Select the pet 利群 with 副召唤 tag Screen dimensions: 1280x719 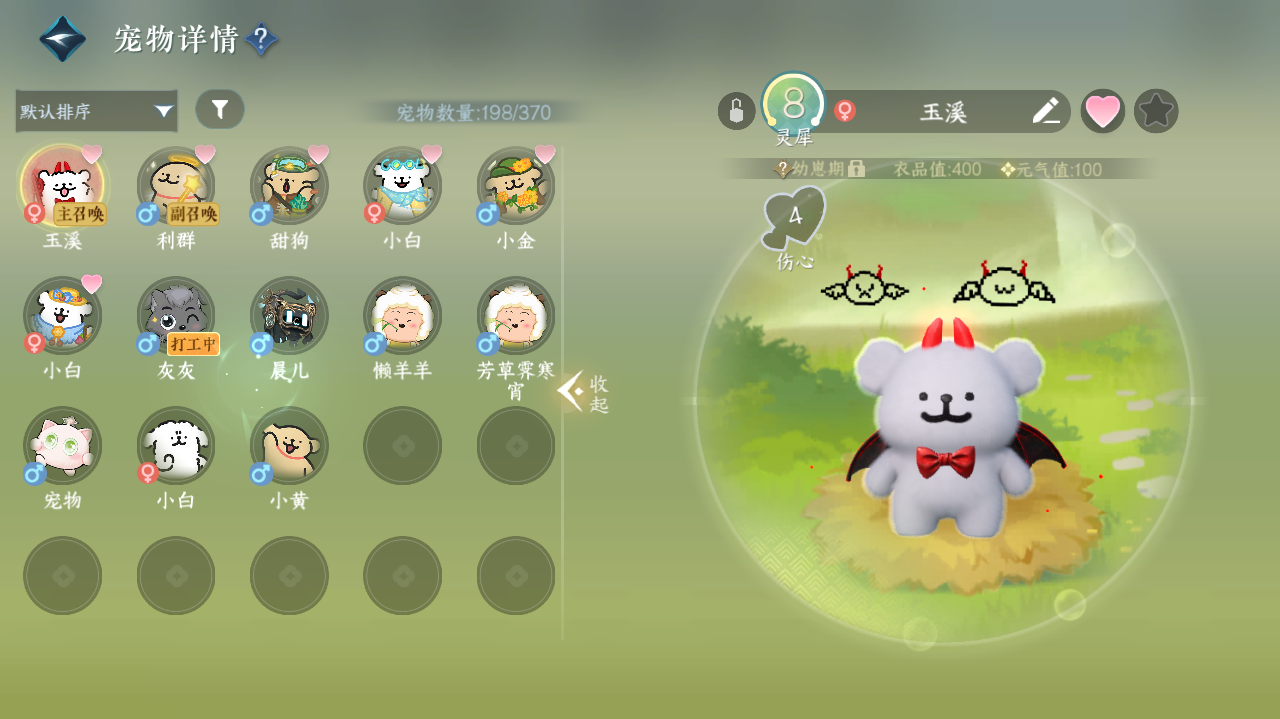[176, 186]
